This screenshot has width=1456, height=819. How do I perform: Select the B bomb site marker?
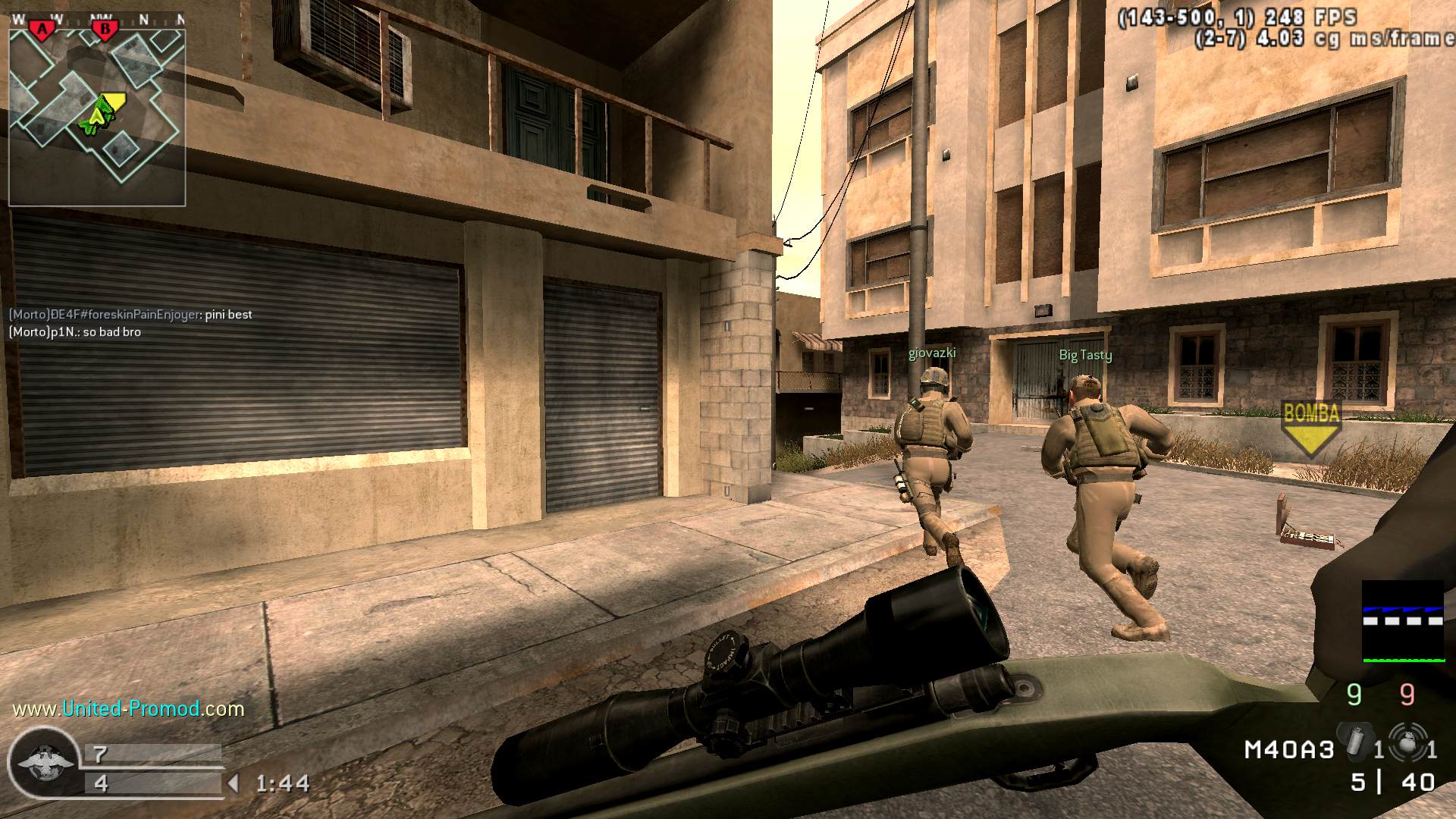click(105, 30)
